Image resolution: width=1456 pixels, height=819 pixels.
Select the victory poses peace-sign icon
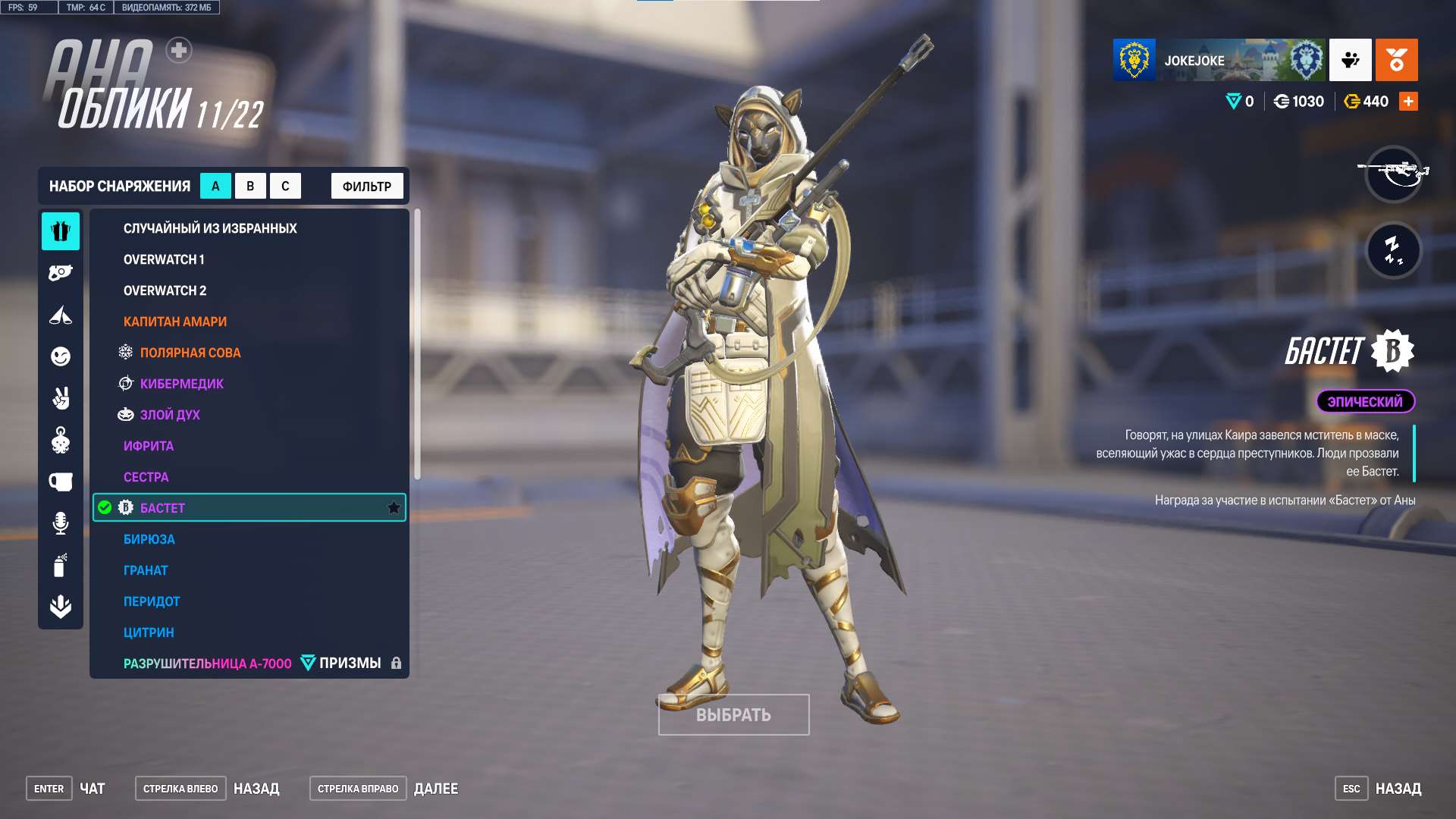point(61,398)
